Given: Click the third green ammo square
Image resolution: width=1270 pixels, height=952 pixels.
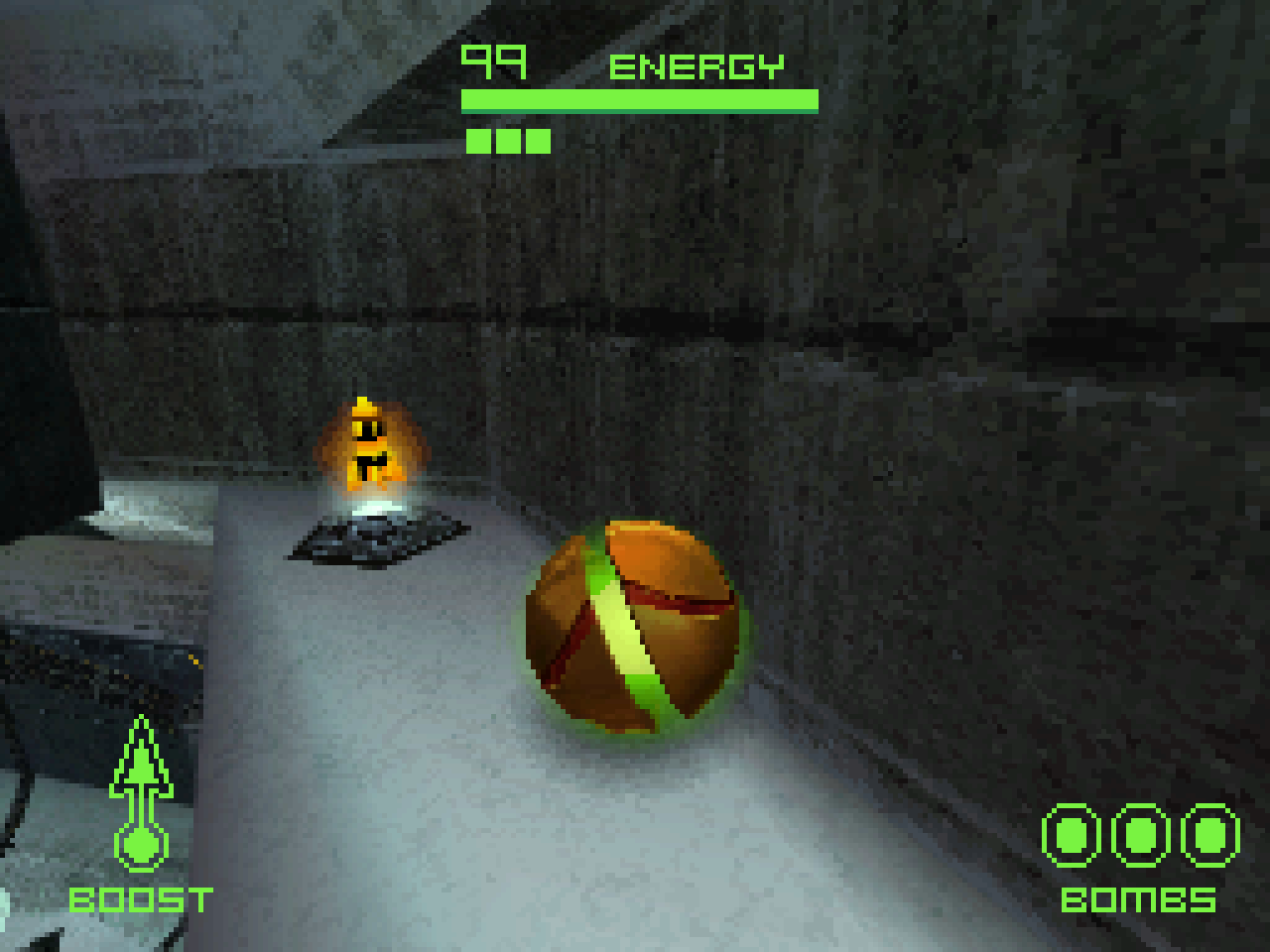Looking at the screenshot, I should [x=538, y=141].
